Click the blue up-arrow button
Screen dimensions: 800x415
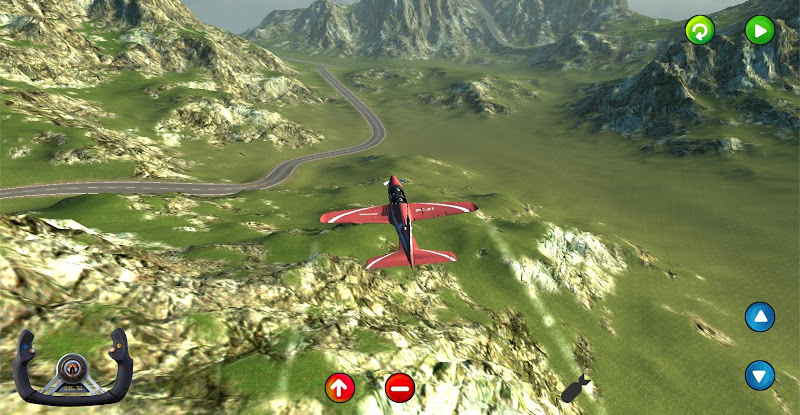pyautogui.click(x=760, y=318)
